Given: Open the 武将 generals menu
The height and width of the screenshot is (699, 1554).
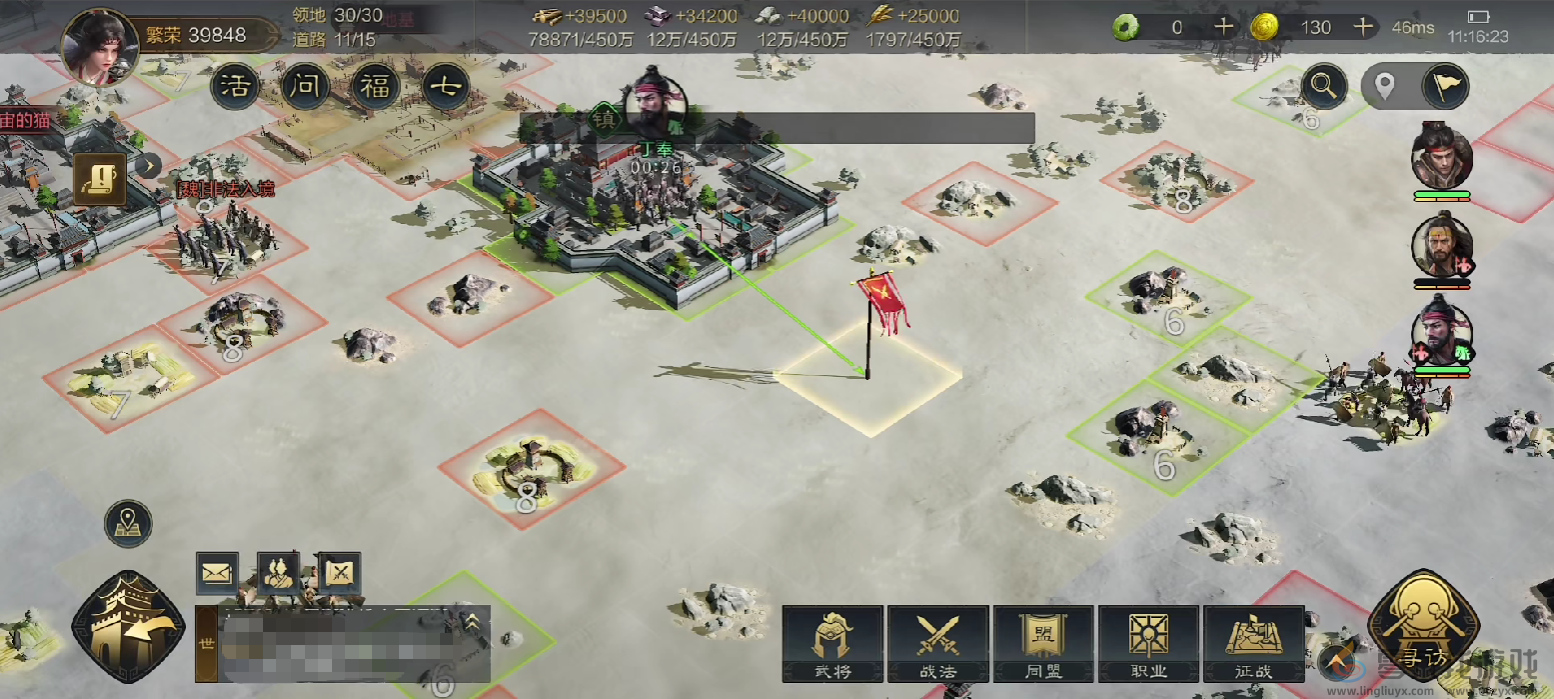Looking at the screenshot, I should click(832, 643).
